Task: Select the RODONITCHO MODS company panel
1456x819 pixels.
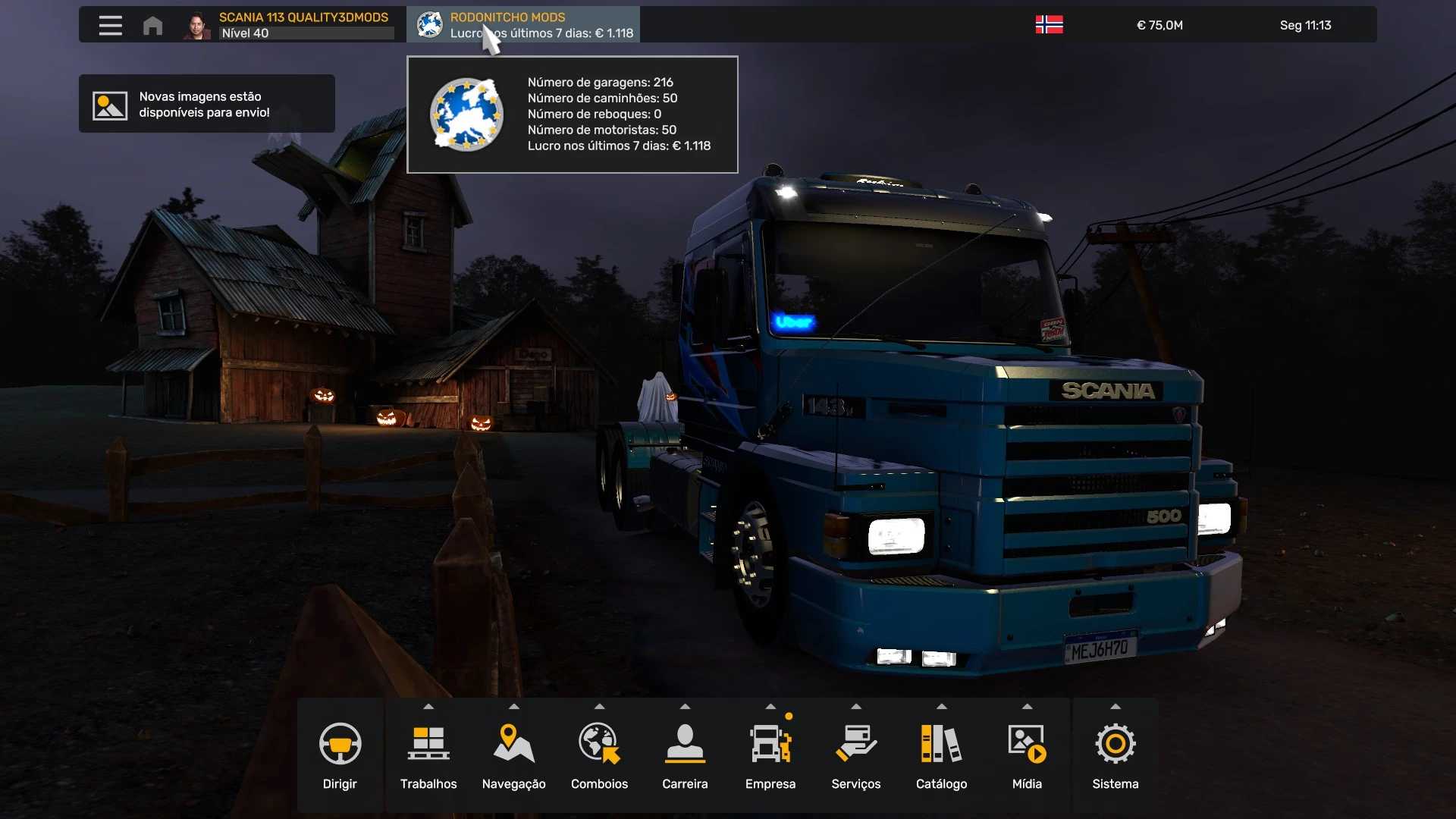Action: point(523,25)
